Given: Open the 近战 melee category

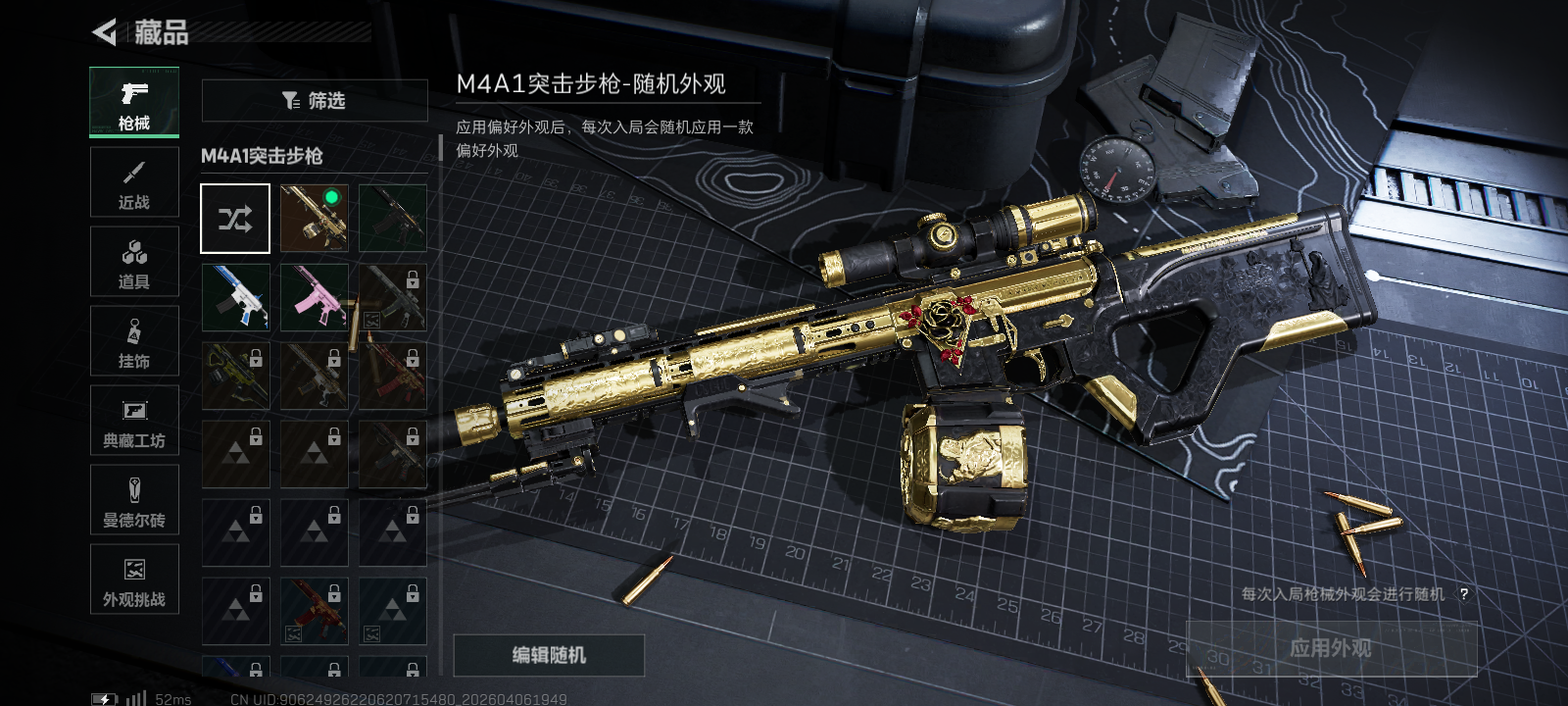Looking at the screenshot, I should pyautogui.click(x=134, y=181).
